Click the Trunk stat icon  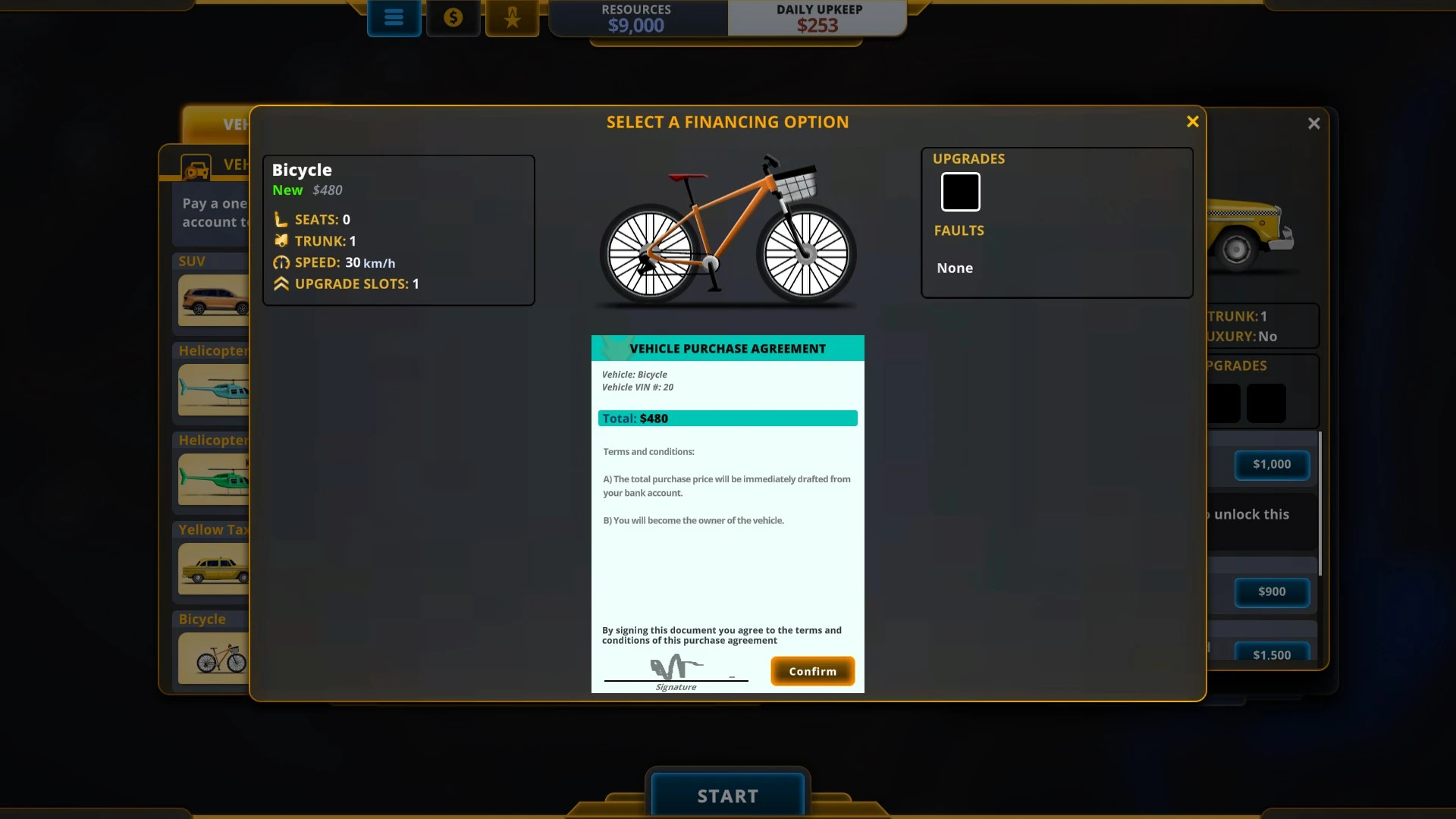point(281,241)
